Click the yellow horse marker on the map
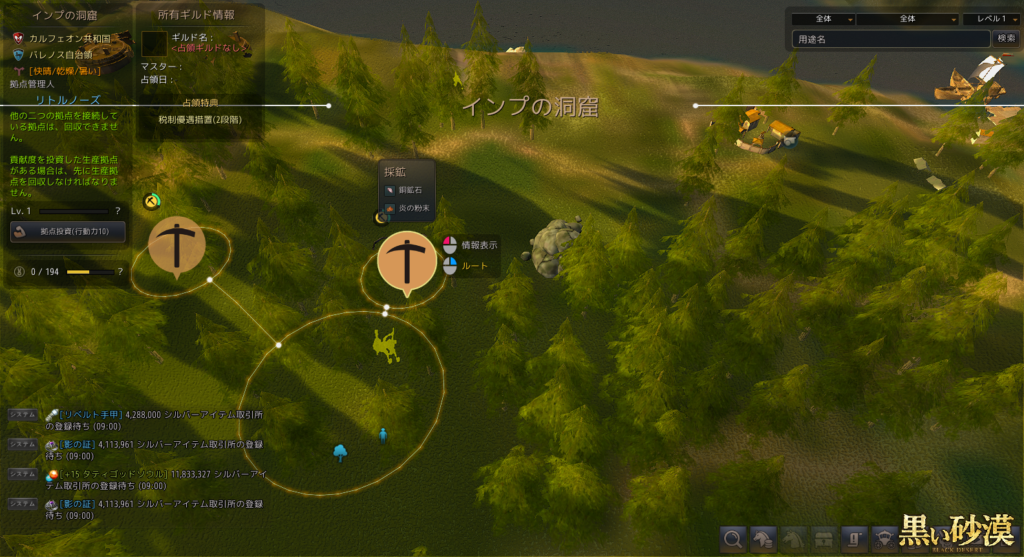The width and height of the screenshot is (1024, 557). pyautogui.click(x=384, y=344)
